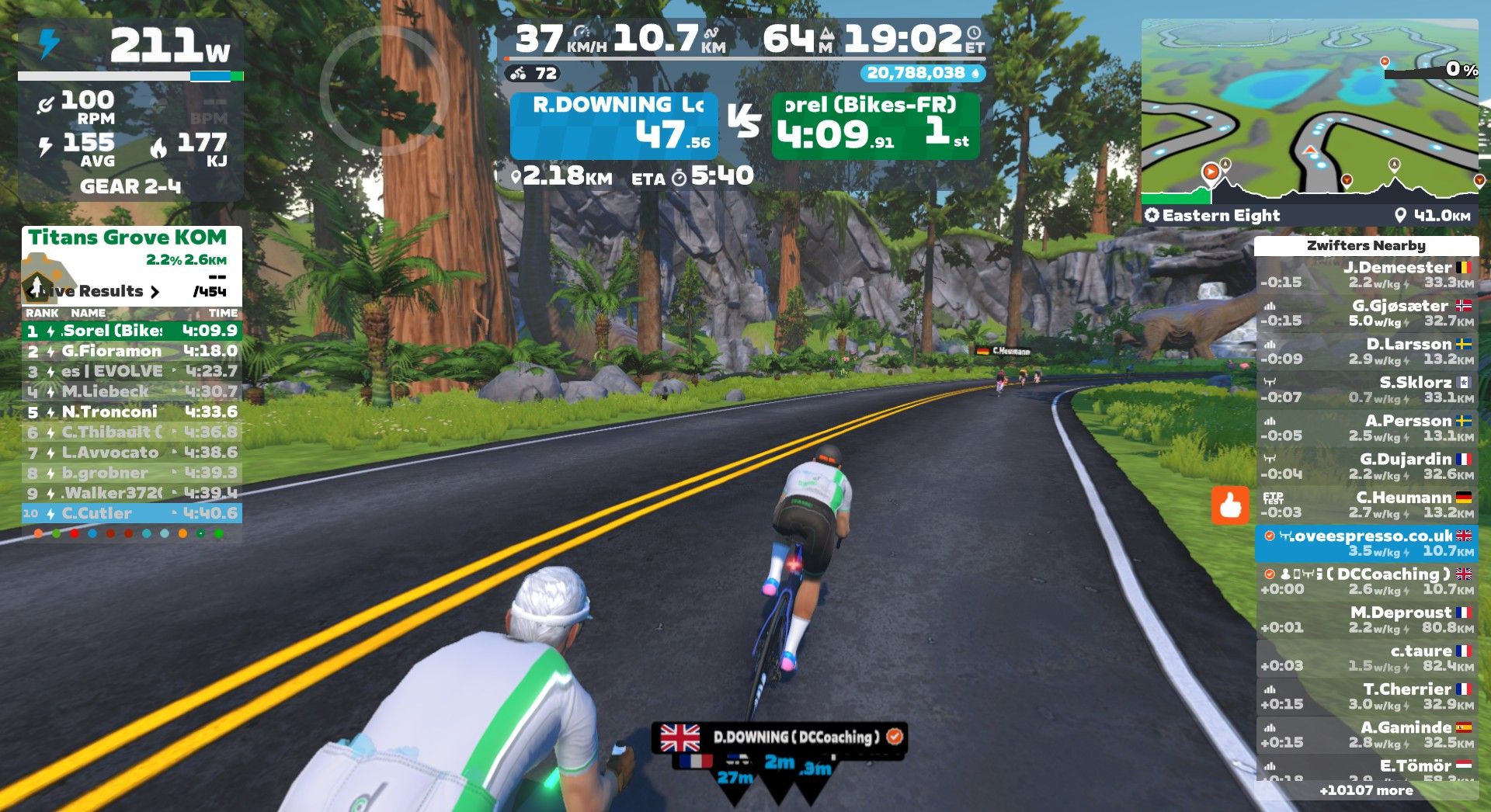Show the +10107 more riders
The image size is (1491, 812).
(1366, 790)
